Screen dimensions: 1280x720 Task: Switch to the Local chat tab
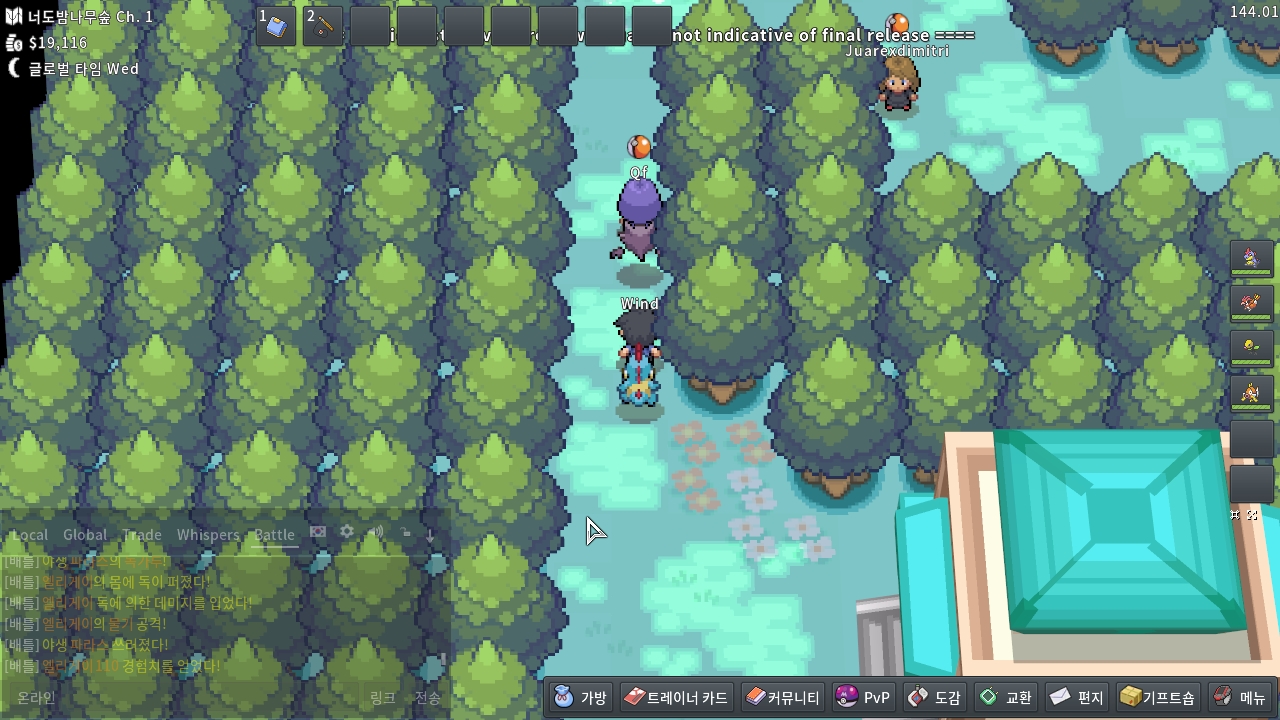(30, 535)
